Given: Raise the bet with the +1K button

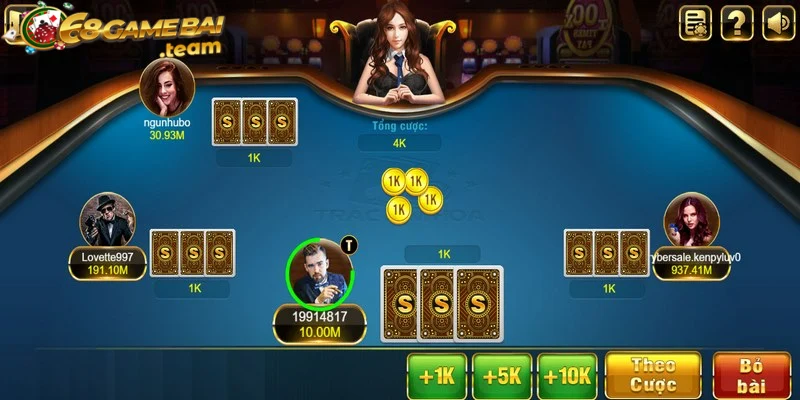Looking at the screenshot, I should point(437,377).
